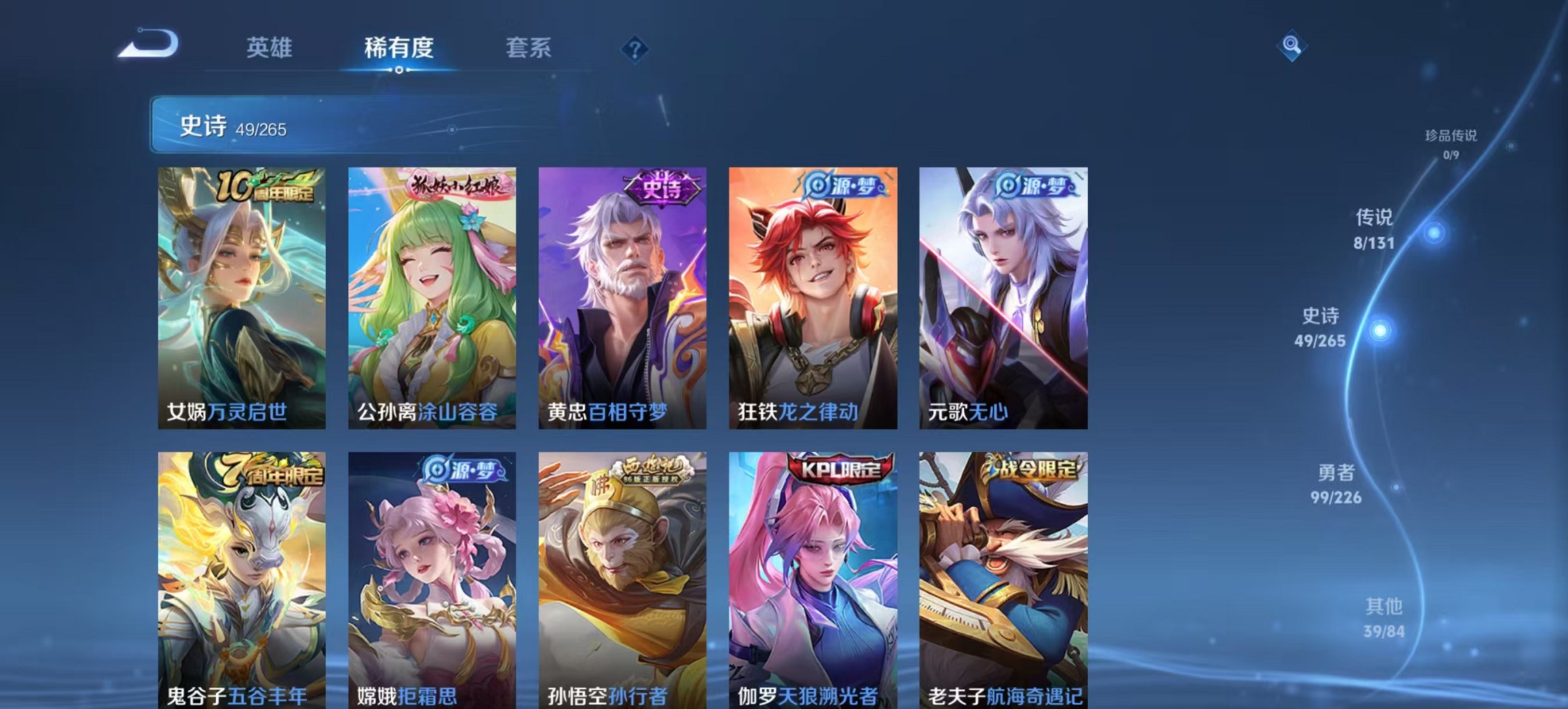Open the 公孙离涂山容容 skin thumbnail
This screenshot has width=1568, height=709.
point(430,294)
